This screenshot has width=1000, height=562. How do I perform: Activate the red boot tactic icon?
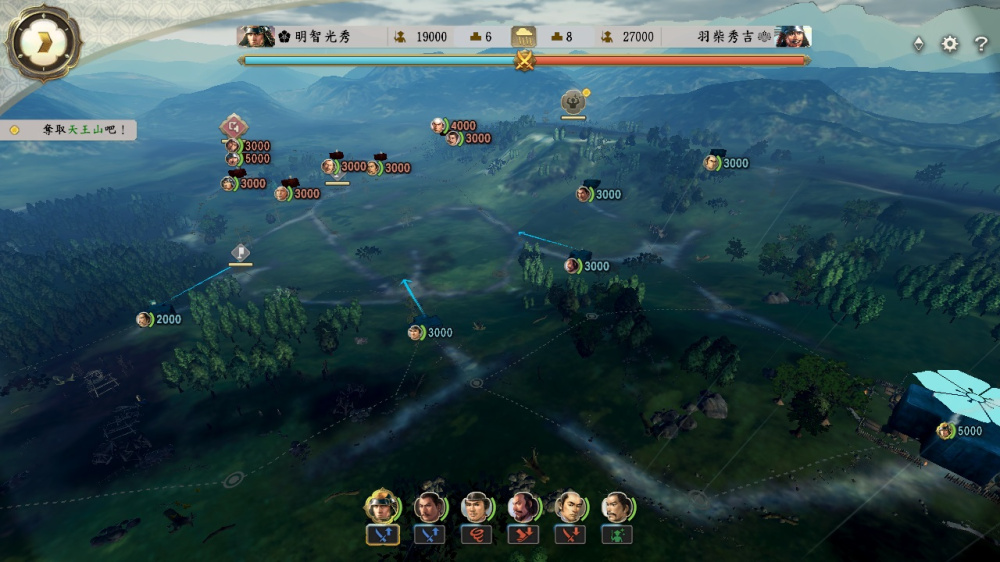pos(523,535)
